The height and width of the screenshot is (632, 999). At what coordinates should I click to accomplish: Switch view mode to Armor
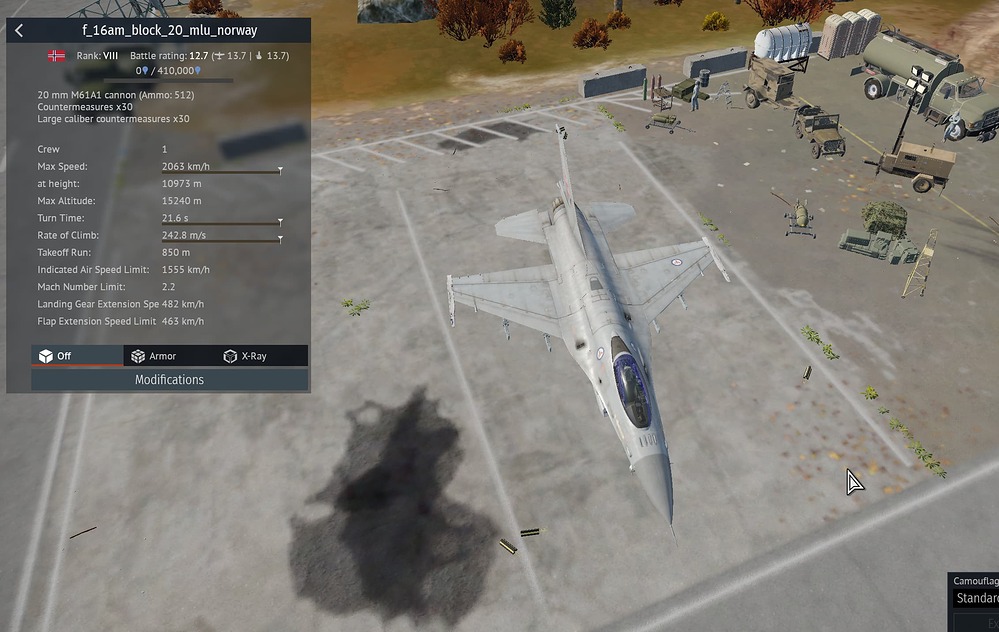(154, 356)
